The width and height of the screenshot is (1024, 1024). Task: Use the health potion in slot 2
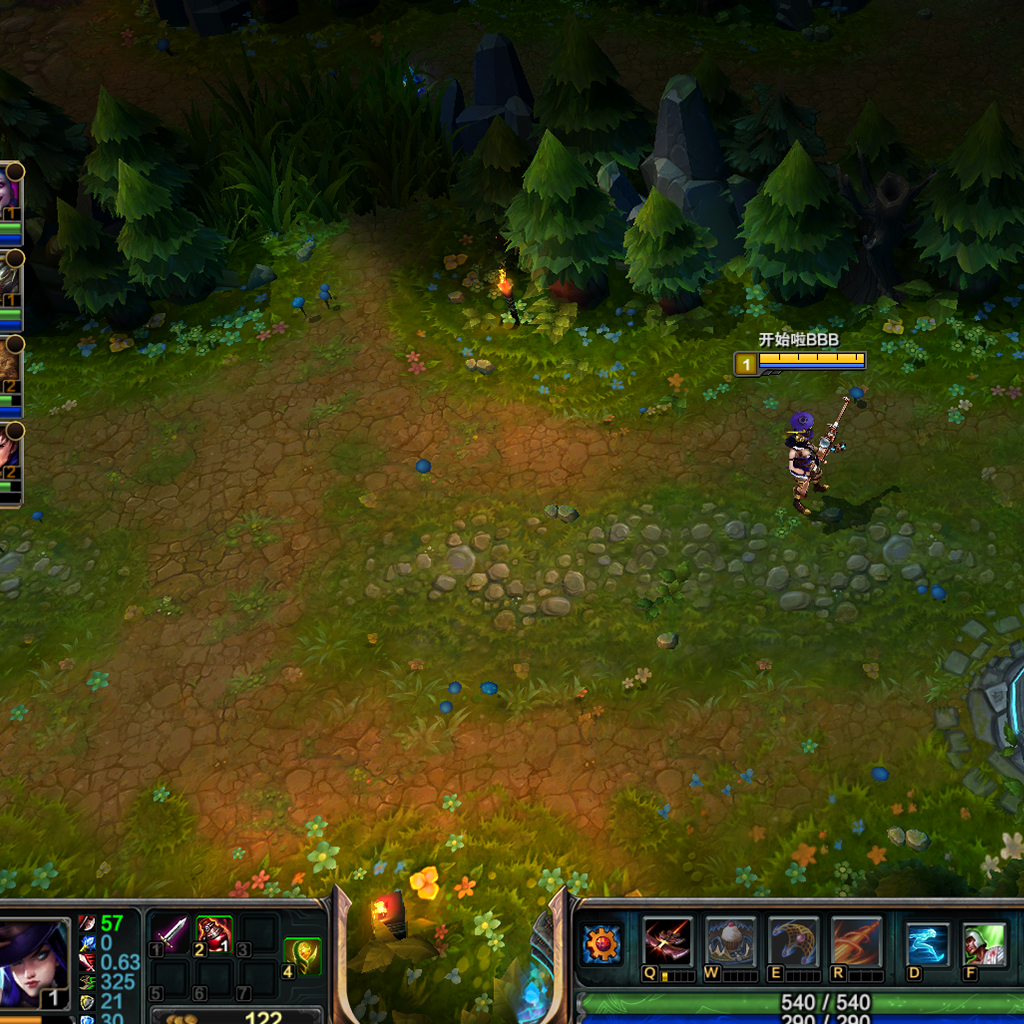[x=214, y=934]
